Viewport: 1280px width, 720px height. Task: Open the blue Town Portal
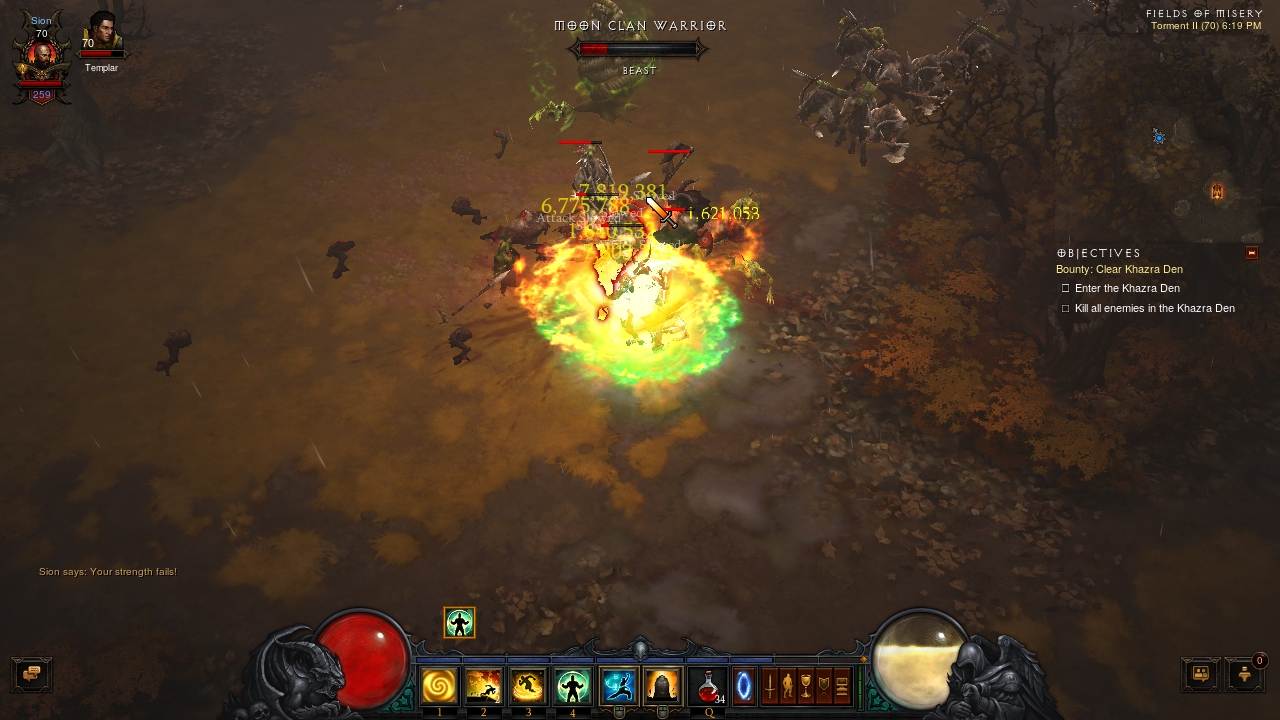point(743,687)
